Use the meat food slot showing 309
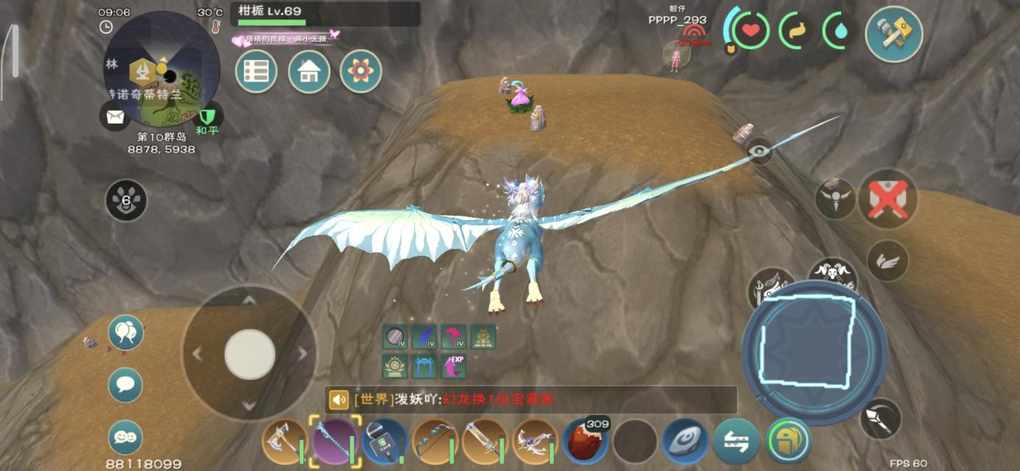 [x=585, y=441]
